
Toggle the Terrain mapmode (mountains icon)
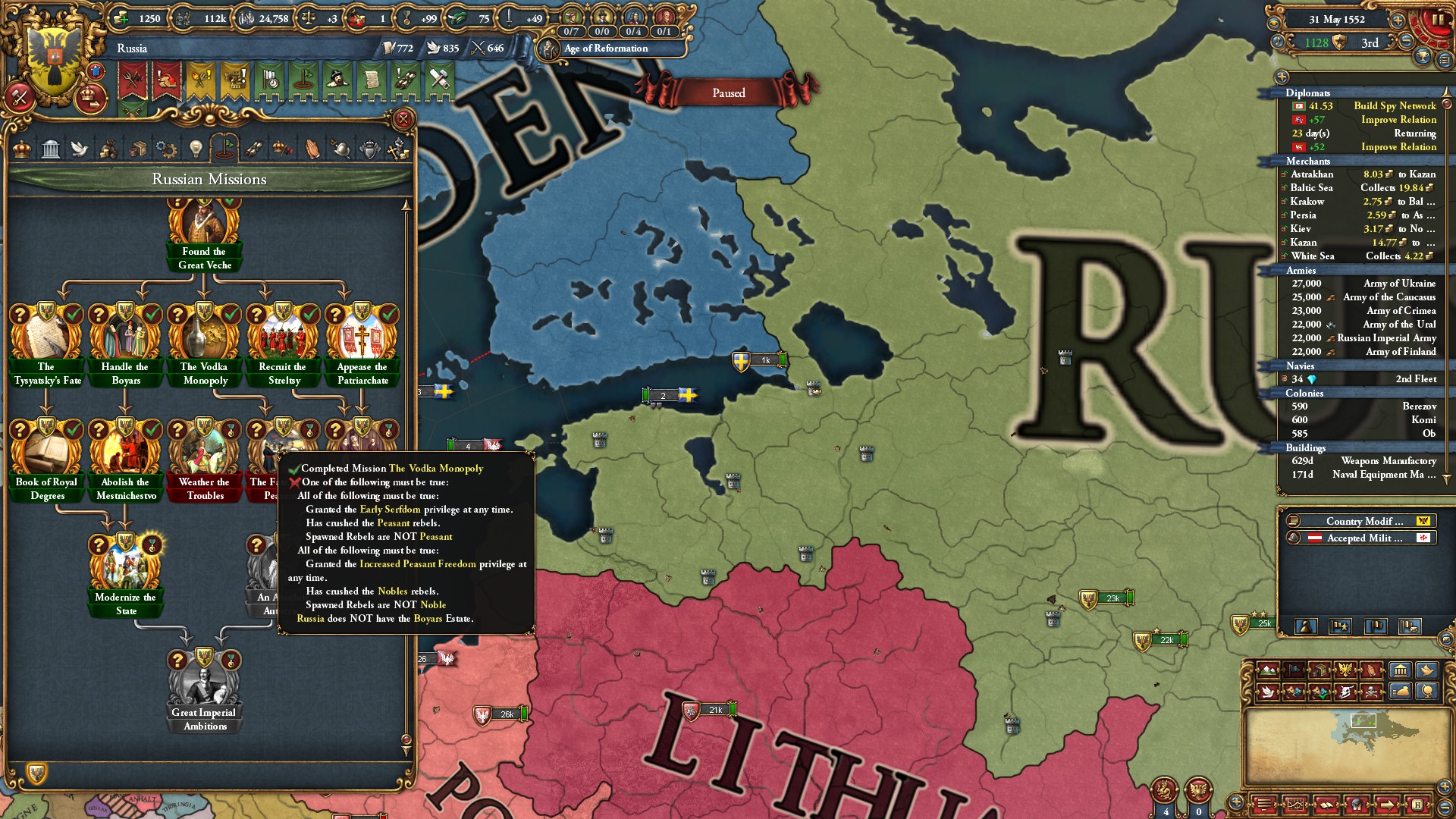[1267, 670]
